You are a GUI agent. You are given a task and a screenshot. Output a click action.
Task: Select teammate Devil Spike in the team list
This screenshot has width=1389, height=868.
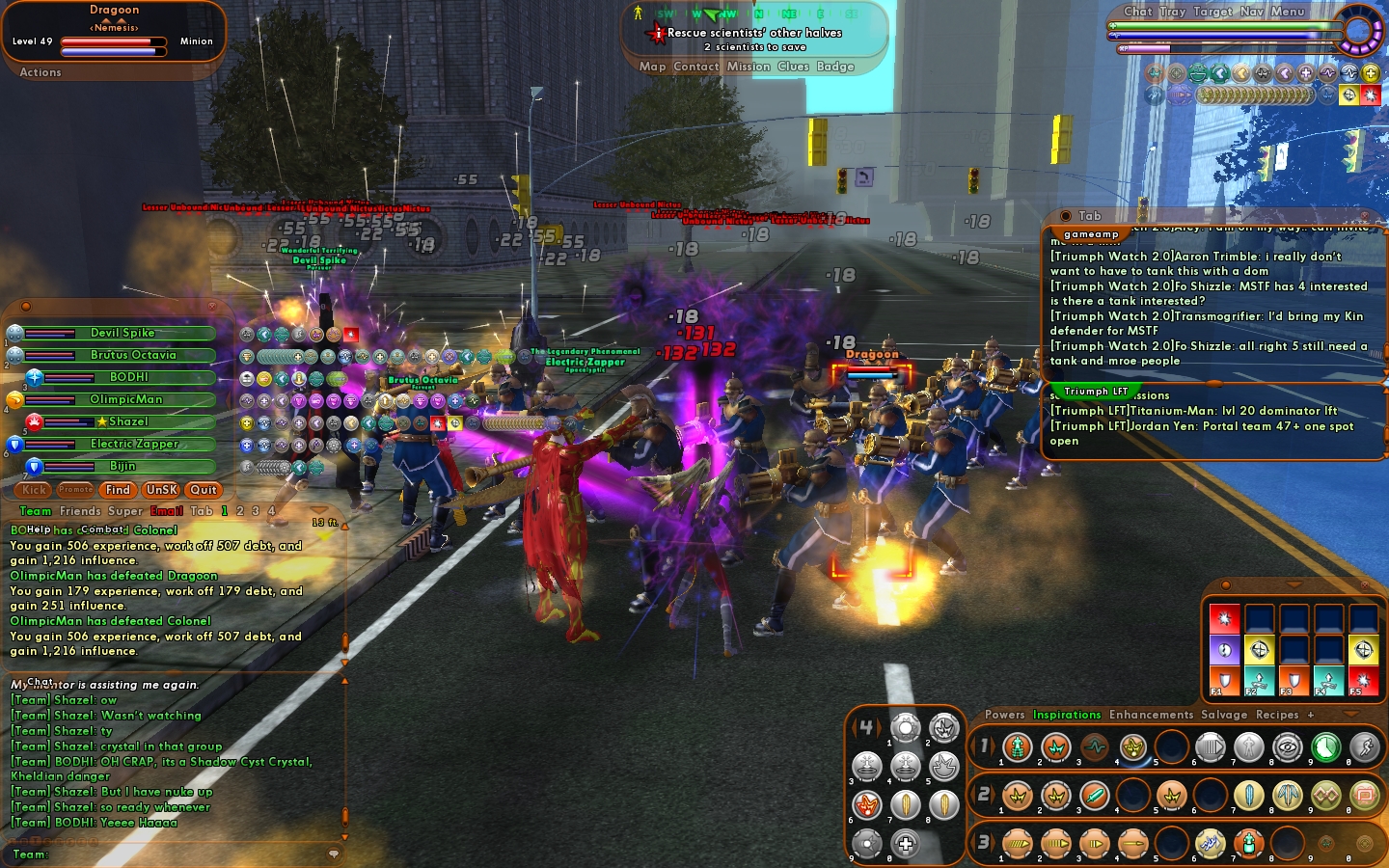[123, 333]
